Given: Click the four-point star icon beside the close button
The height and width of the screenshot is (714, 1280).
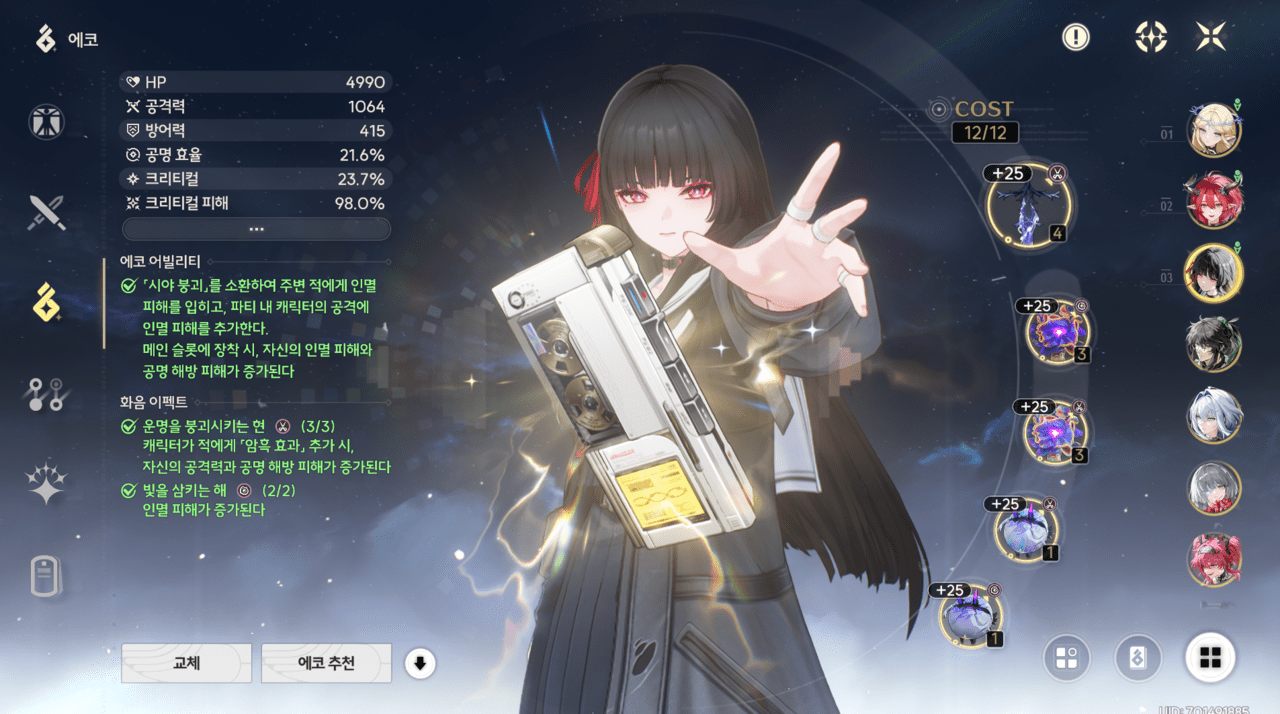Looking at the screenshot, I should [x=1151, y=37].
